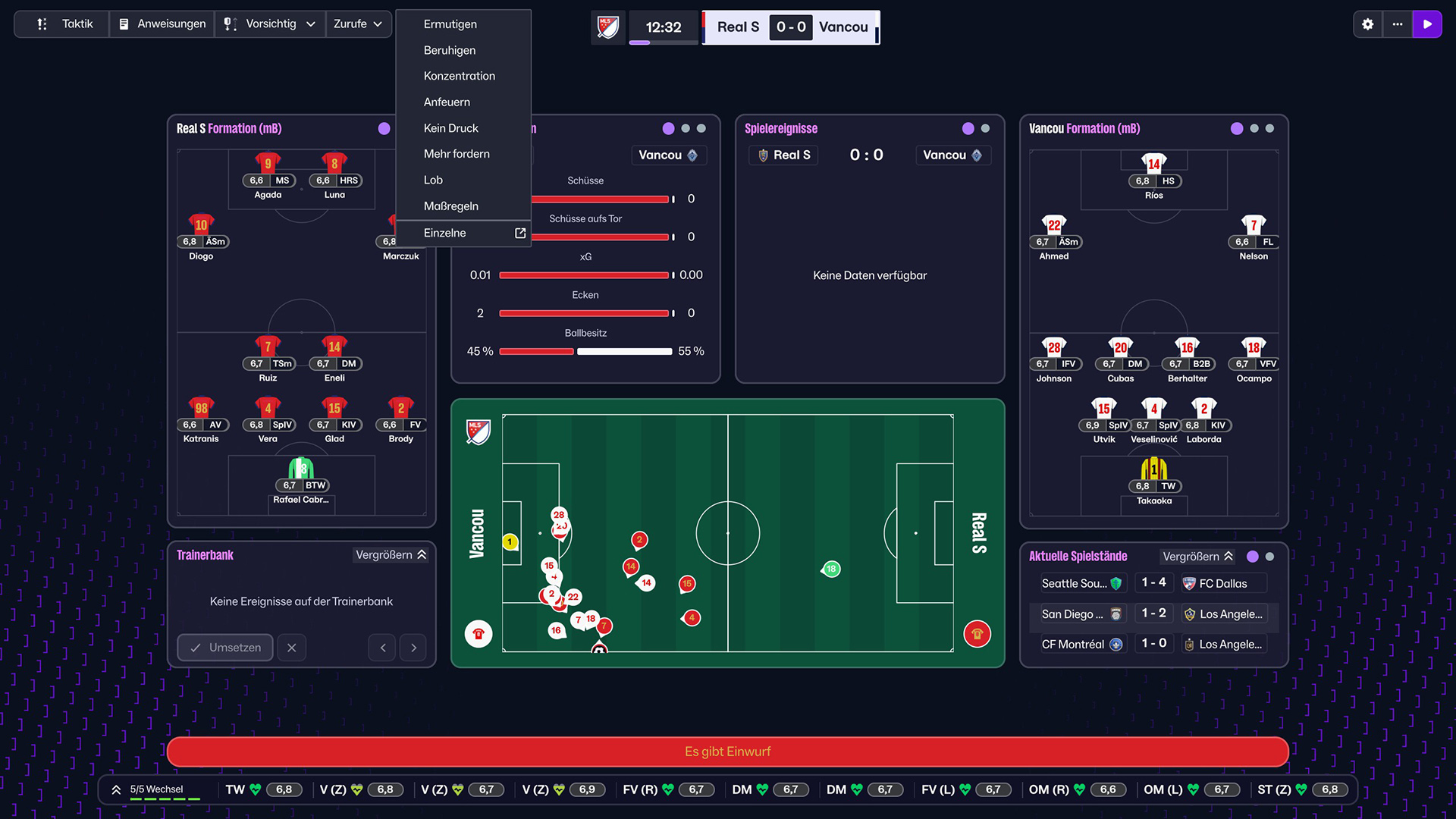Confirm with the Umsetzen button
The image size is (1456, 819).
point(225,648)
